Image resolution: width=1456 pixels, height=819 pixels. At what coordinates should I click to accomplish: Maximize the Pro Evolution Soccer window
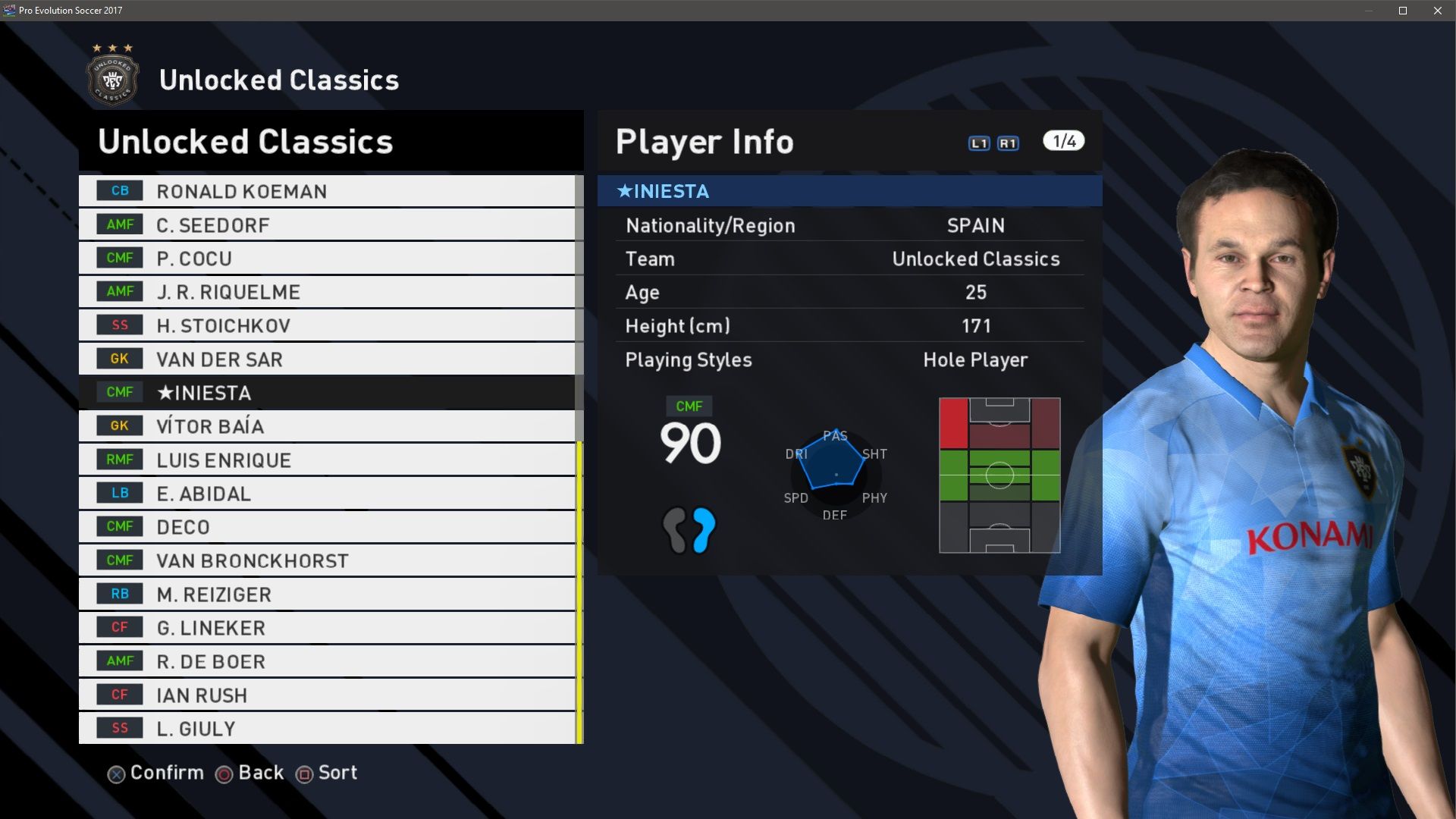tap(1403, 11)
